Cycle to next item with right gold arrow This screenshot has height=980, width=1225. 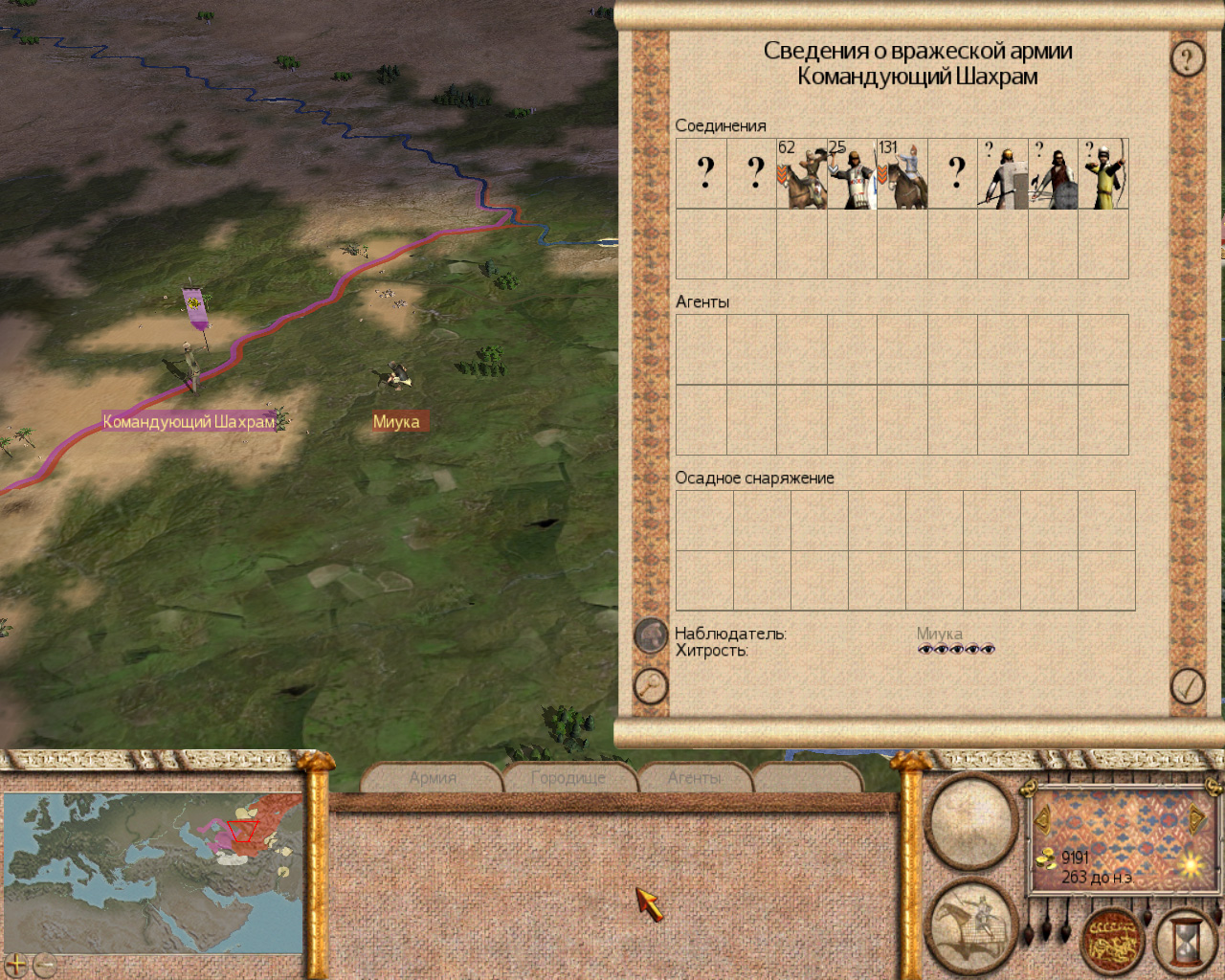[1196, 819]
